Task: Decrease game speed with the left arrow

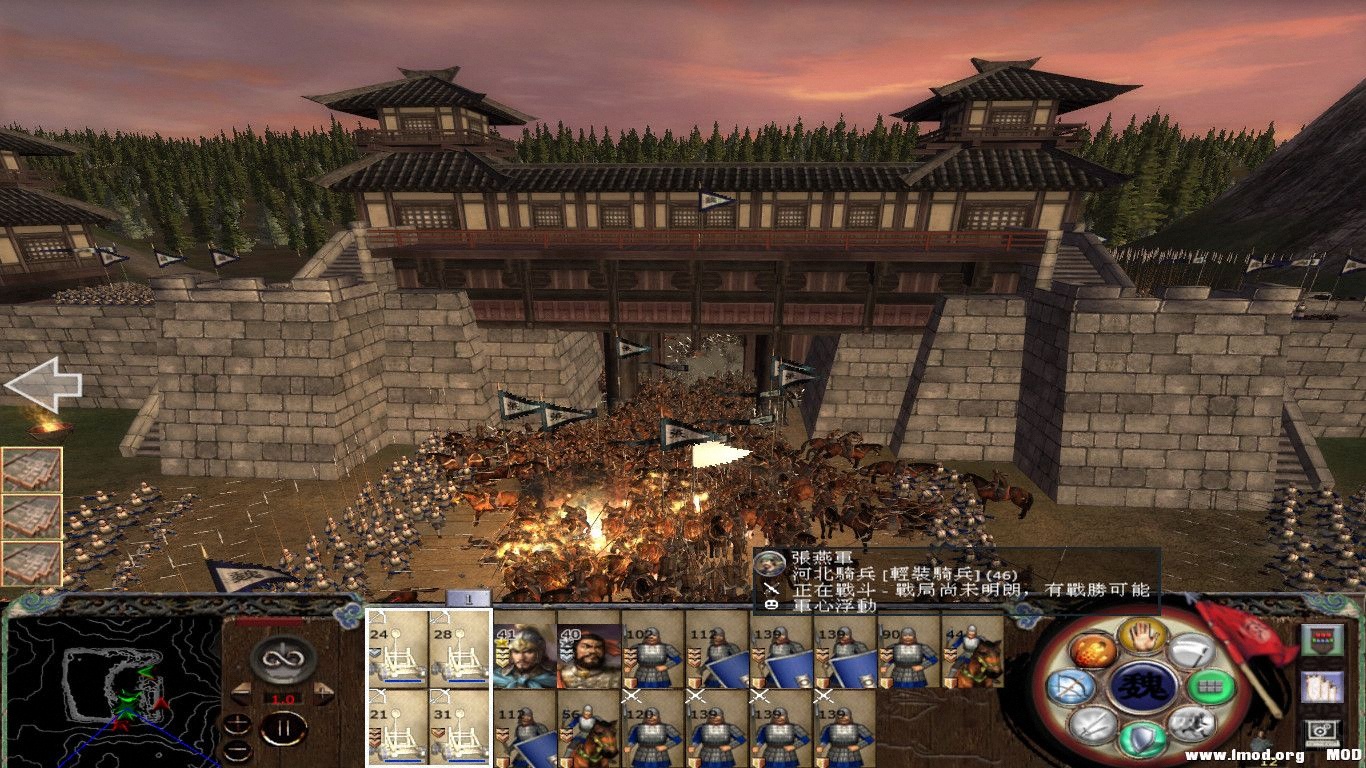Action: click(x=240, y=694)
